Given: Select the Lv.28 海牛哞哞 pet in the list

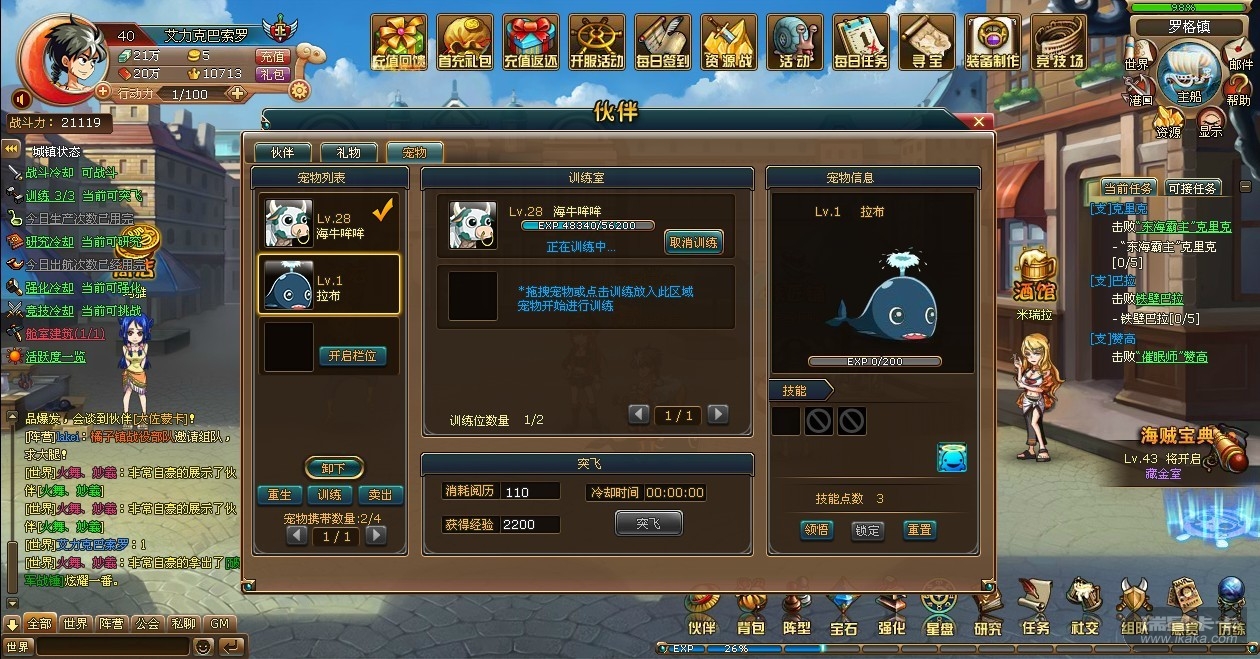Looking at the screenshot, I should [x=329, y=222].
